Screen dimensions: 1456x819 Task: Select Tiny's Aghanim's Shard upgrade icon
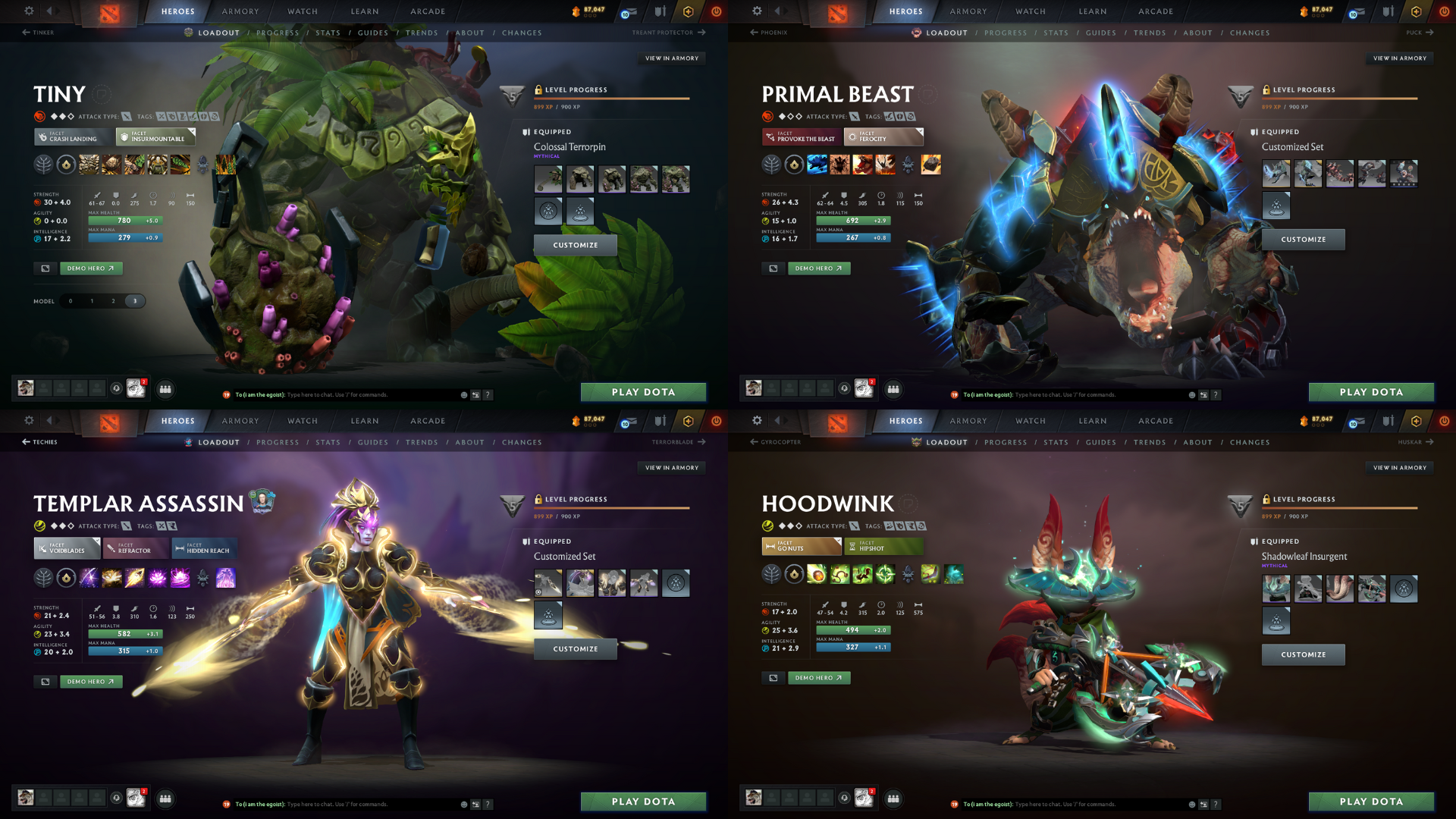pos(202,165)
